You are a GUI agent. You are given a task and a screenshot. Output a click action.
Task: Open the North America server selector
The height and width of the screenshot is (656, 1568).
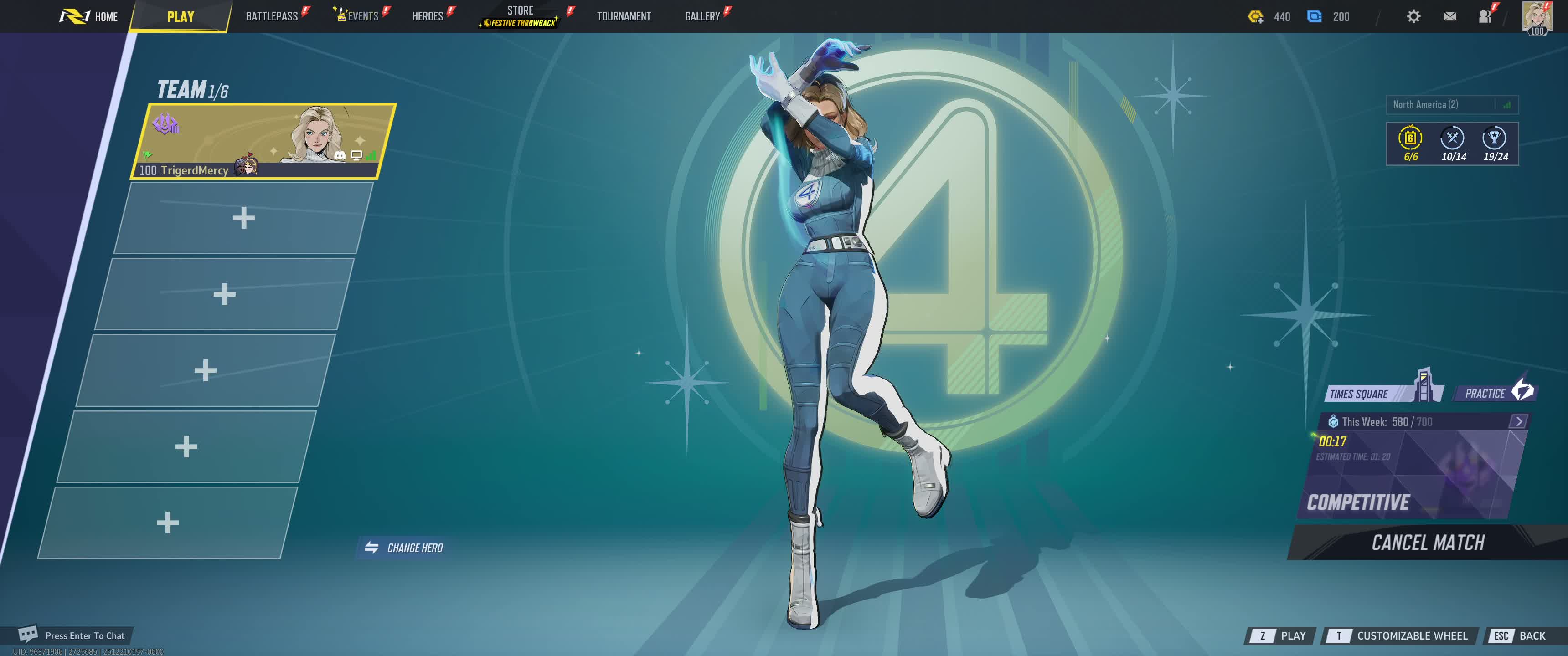click(x=1451, y=105)
